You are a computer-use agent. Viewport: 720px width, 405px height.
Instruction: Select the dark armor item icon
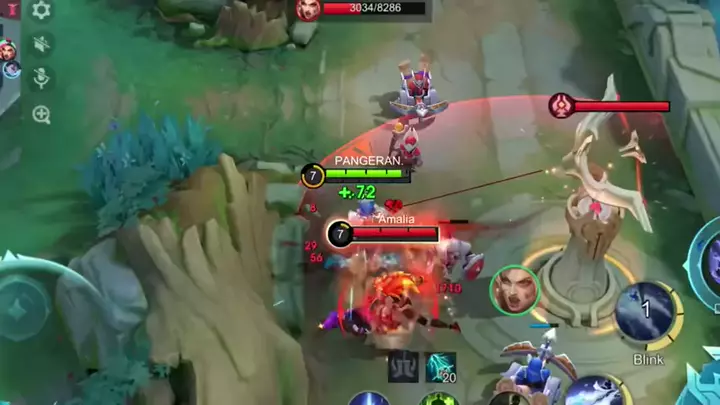(x=403, y=367)
